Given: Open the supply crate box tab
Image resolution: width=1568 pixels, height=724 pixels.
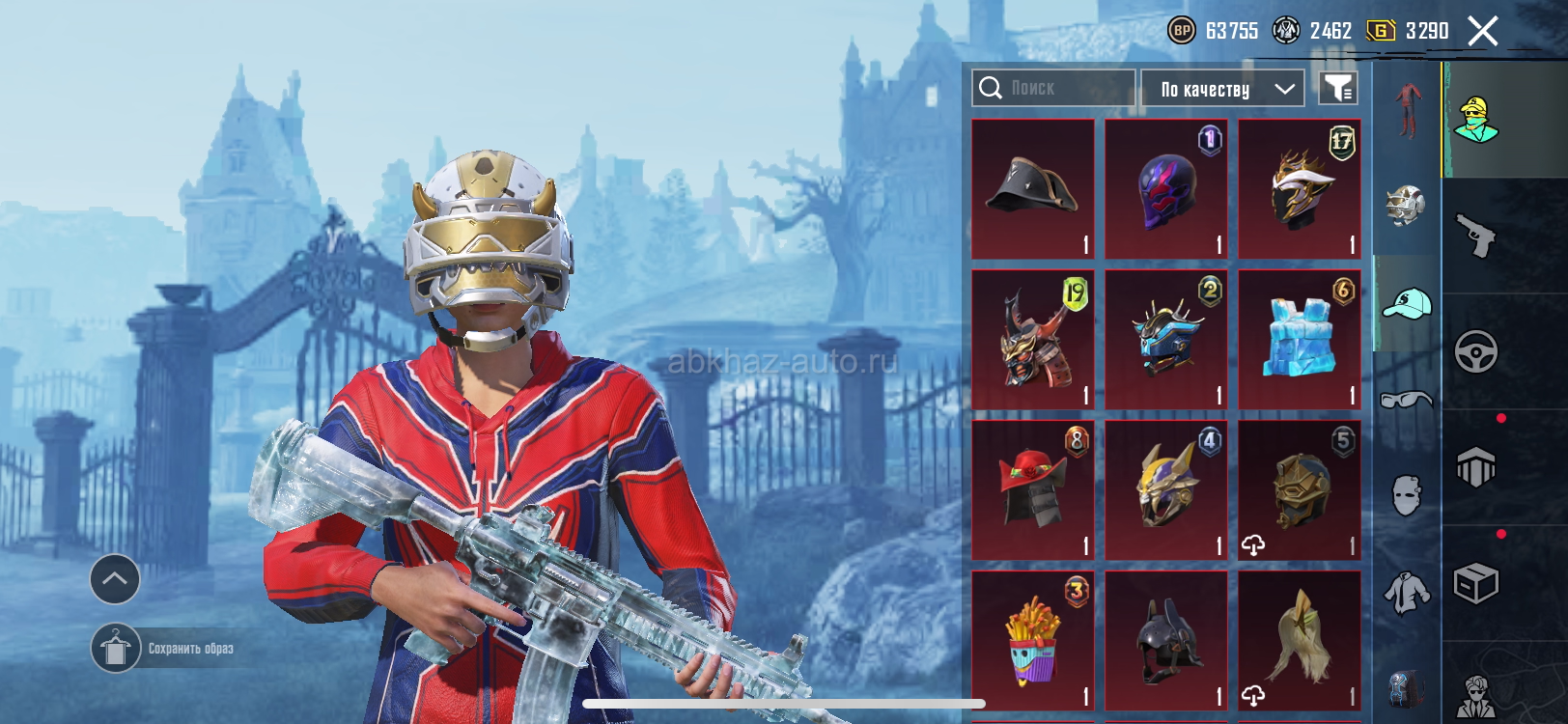Looking at the screenshot, I should (1475, 583).
